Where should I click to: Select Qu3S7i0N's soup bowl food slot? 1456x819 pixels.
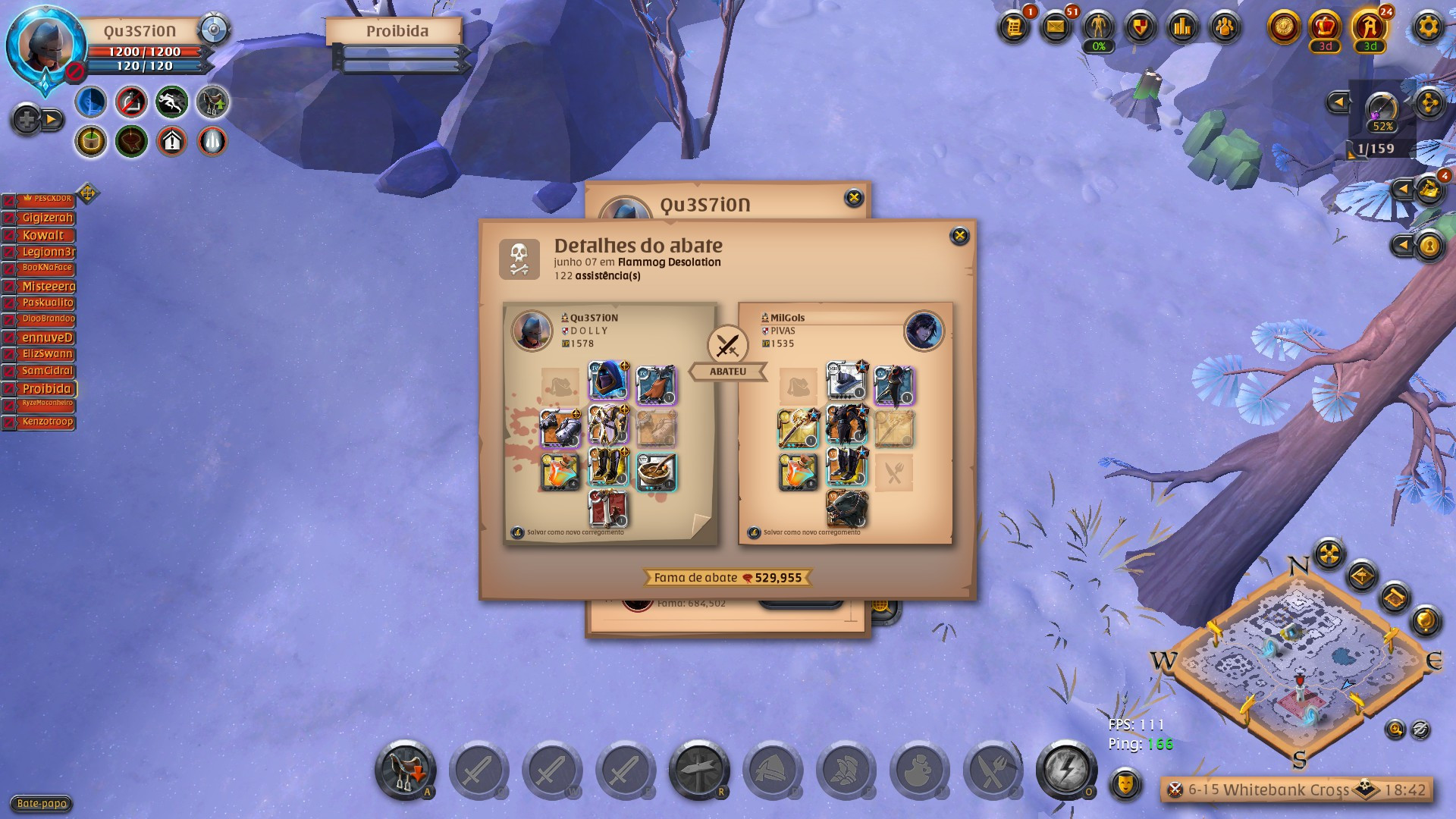click(x=656, y=472)
